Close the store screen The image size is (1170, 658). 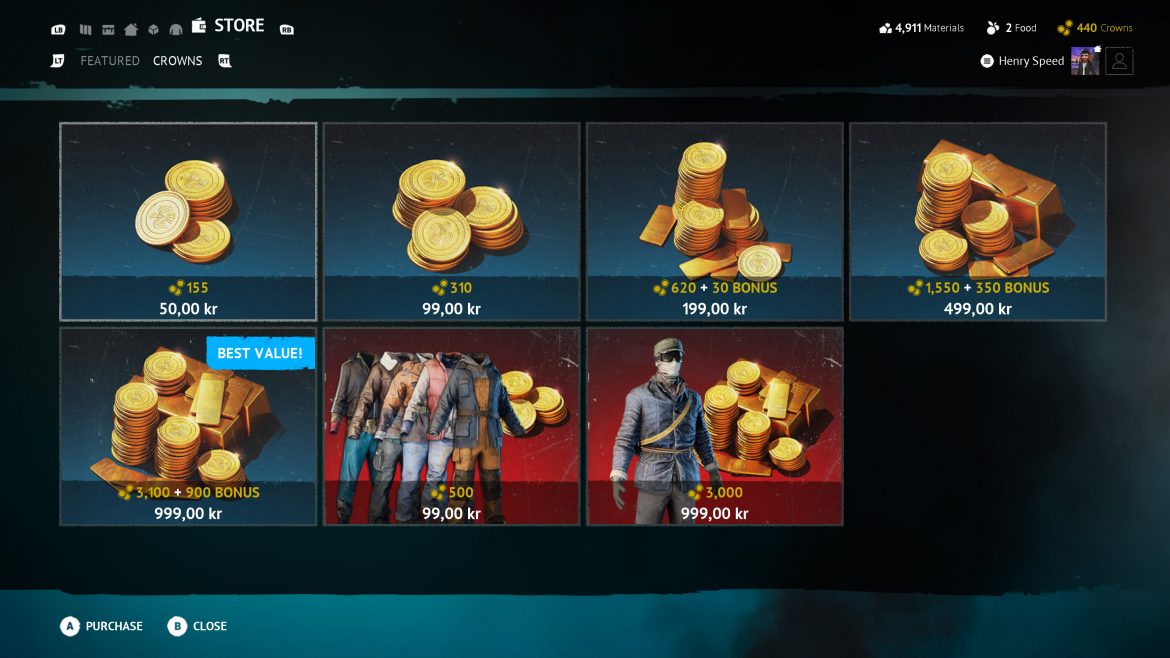pos(198,626)
